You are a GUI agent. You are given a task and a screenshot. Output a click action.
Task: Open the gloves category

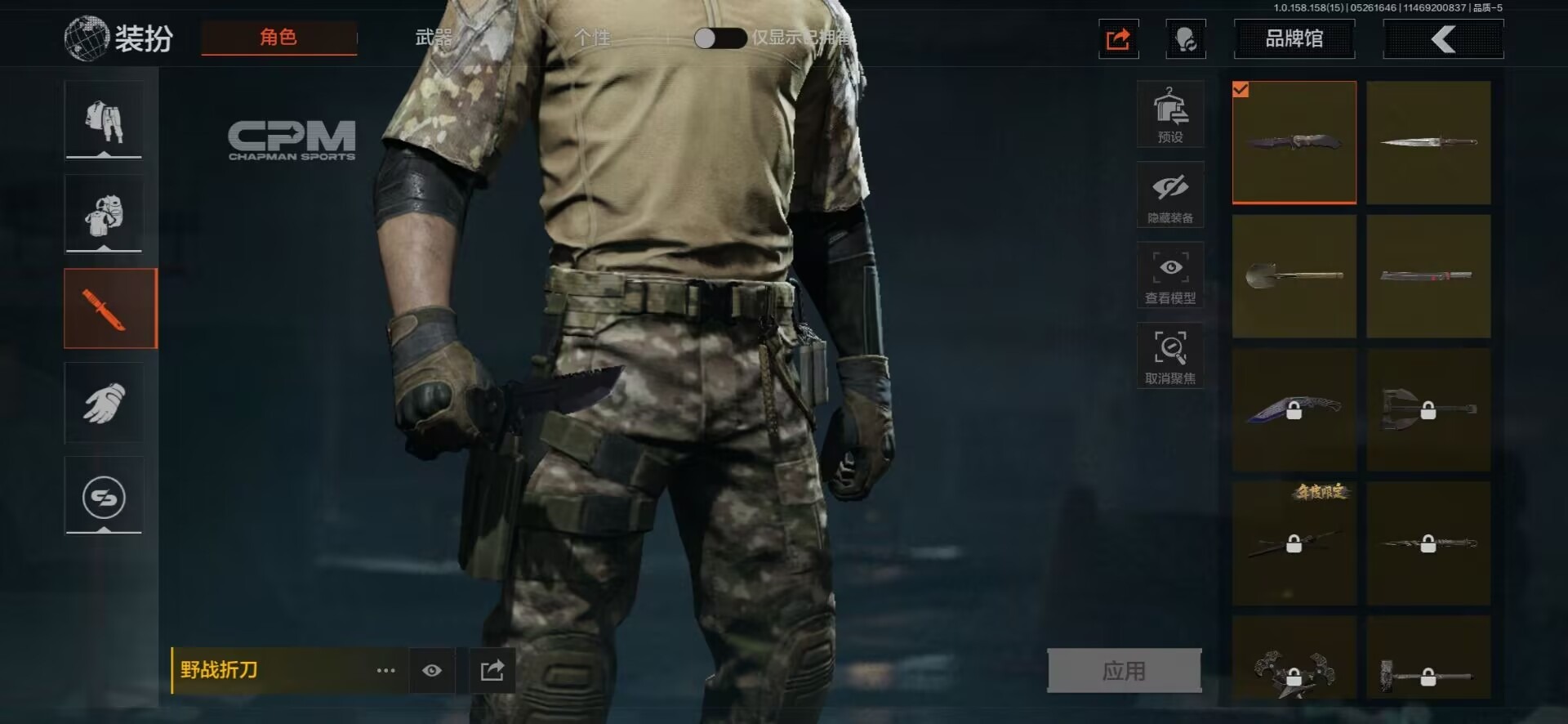pos(104,403)
